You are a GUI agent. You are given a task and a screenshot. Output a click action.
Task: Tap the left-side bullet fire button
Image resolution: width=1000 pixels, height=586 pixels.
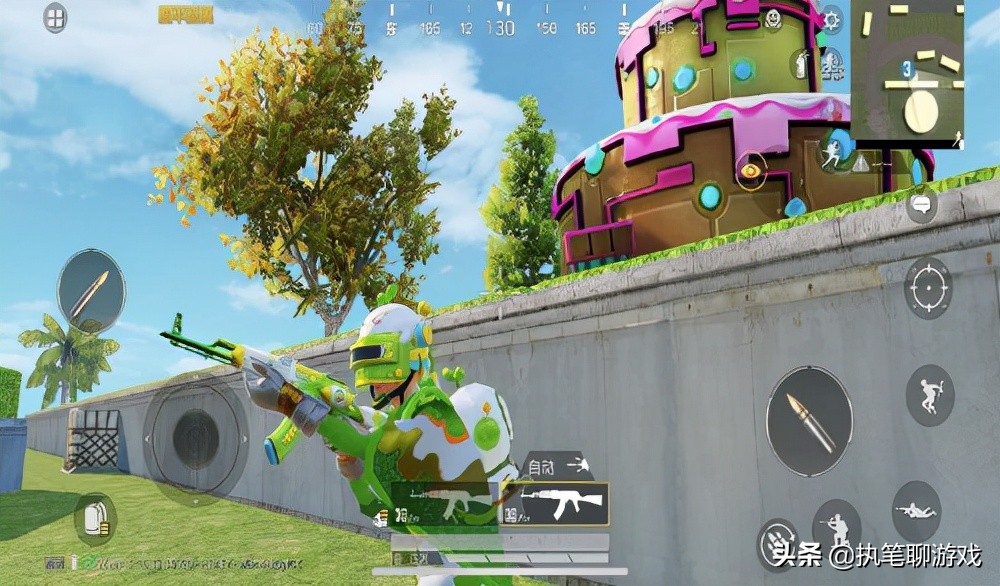point(91,291)
